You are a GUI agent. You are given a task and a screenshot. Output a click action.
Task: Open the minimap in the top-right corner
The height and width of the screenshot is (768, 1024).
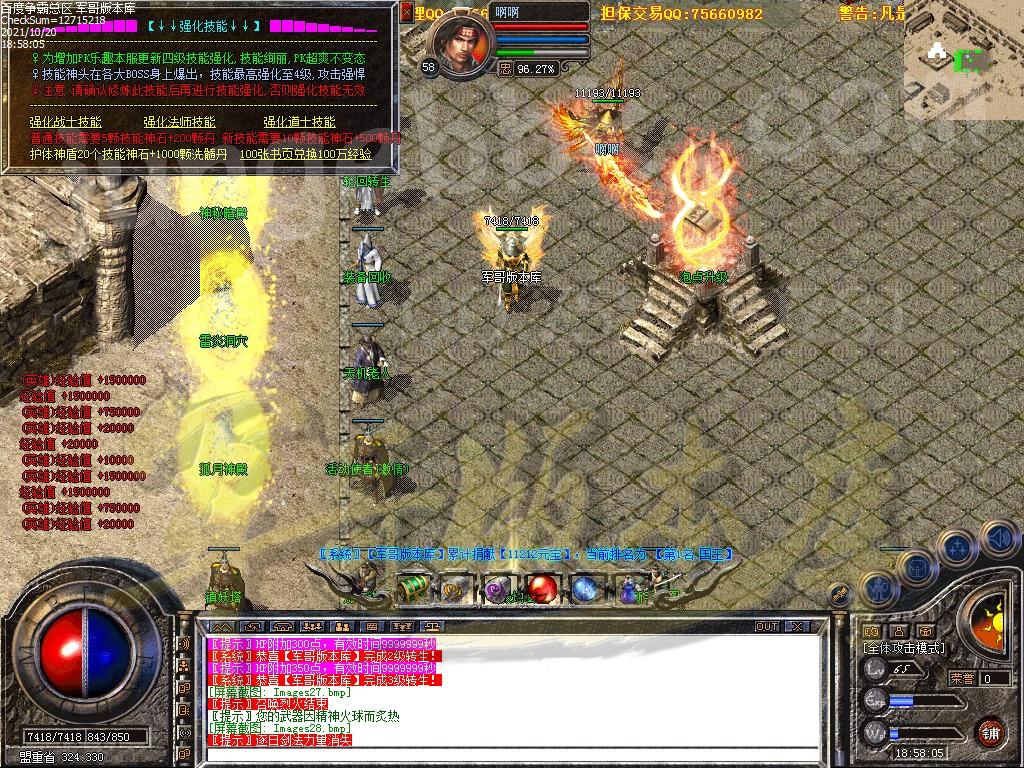point(963,62)
